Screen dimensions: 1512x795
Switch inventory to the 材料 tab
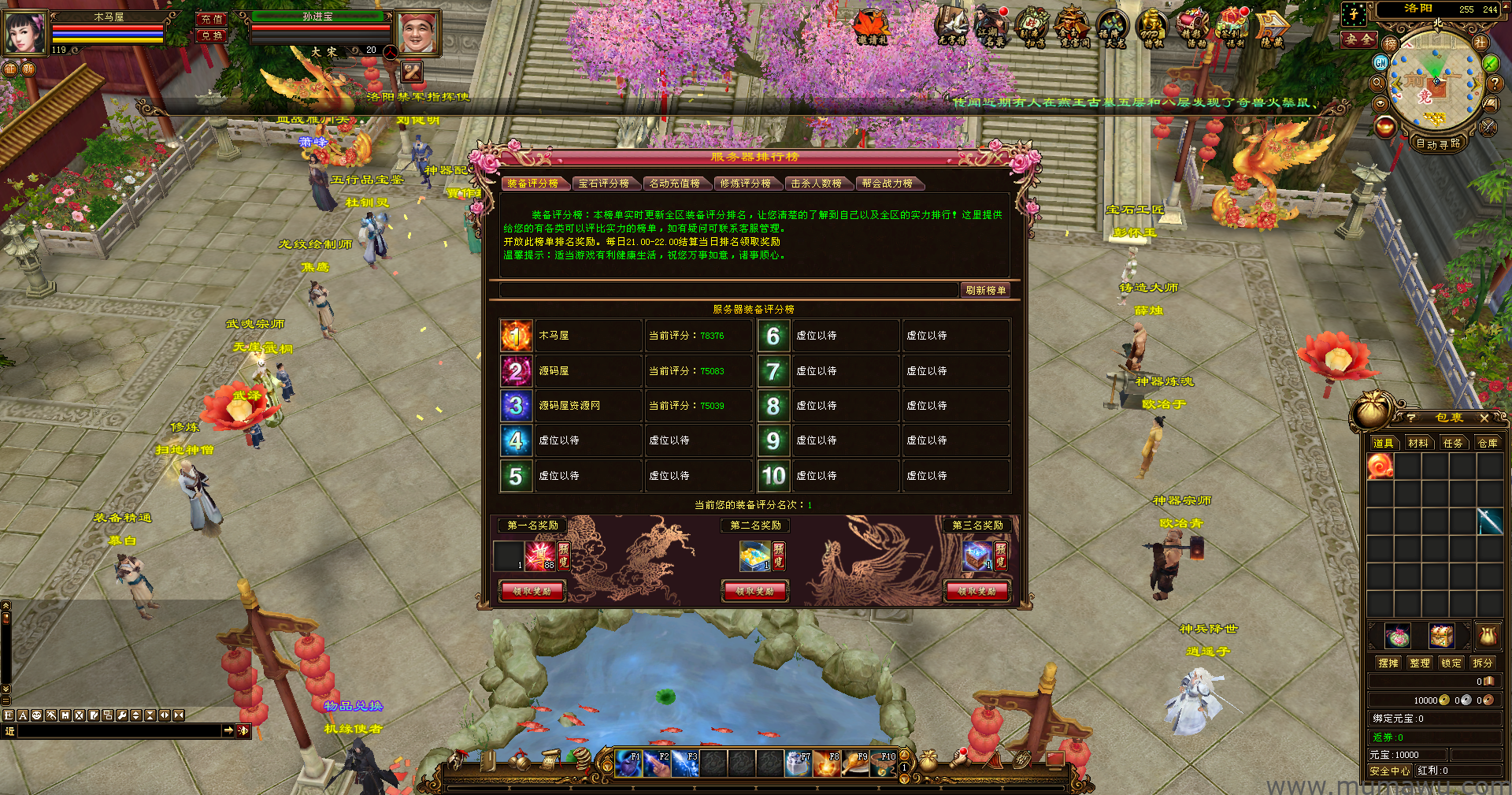[x=1418, y=444]
